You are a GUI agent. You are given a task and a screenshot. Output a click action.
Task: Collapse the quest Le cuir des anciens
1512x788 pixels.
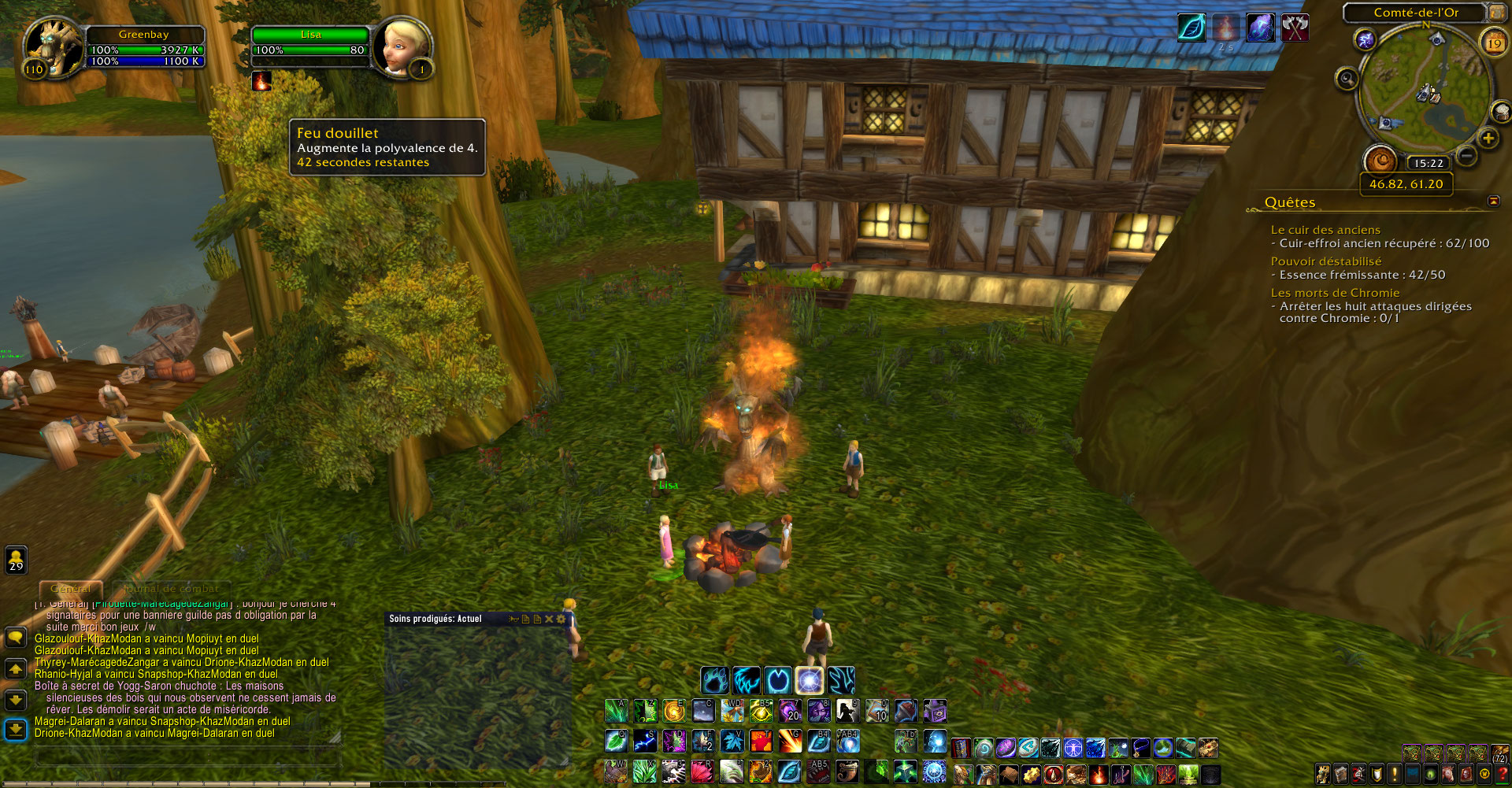click(x=1326, y=230)
